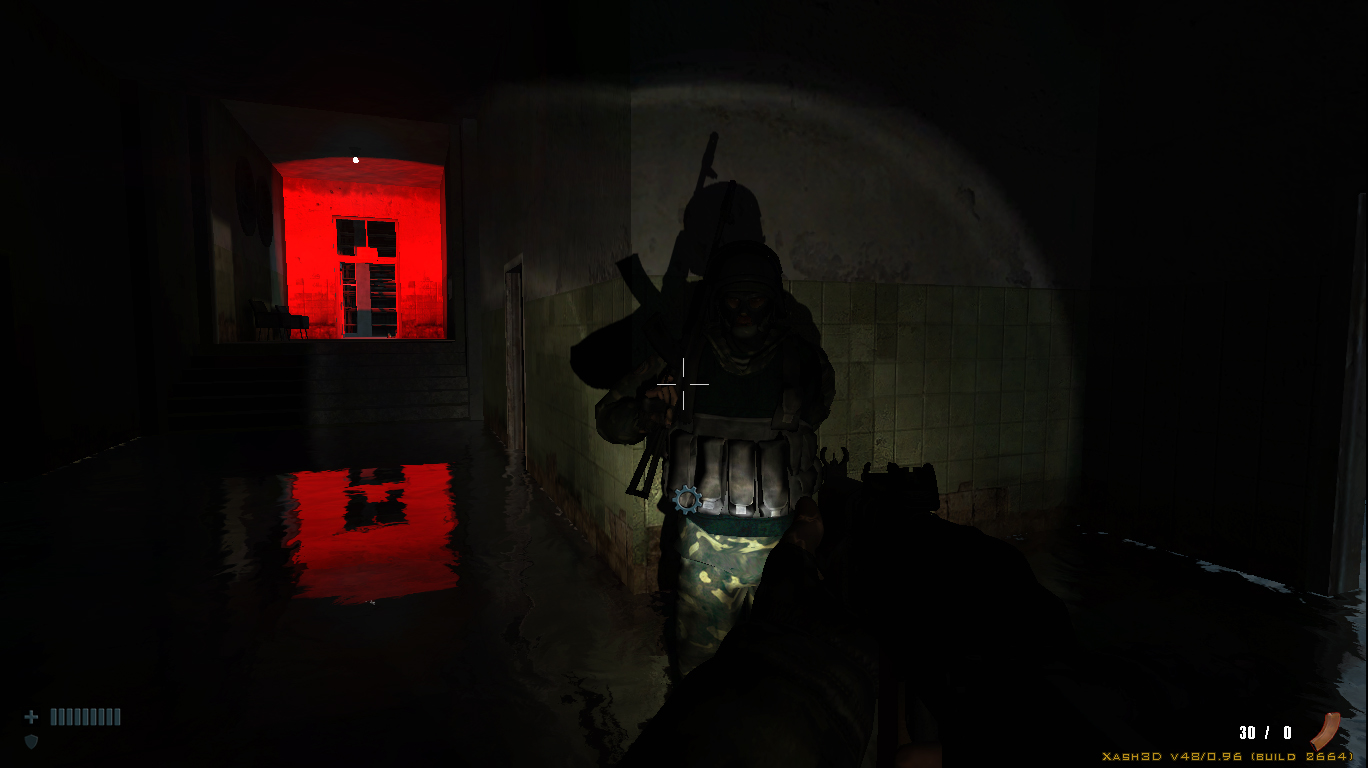
Task: Click the crosshair in the screen center
Action: 683,384
